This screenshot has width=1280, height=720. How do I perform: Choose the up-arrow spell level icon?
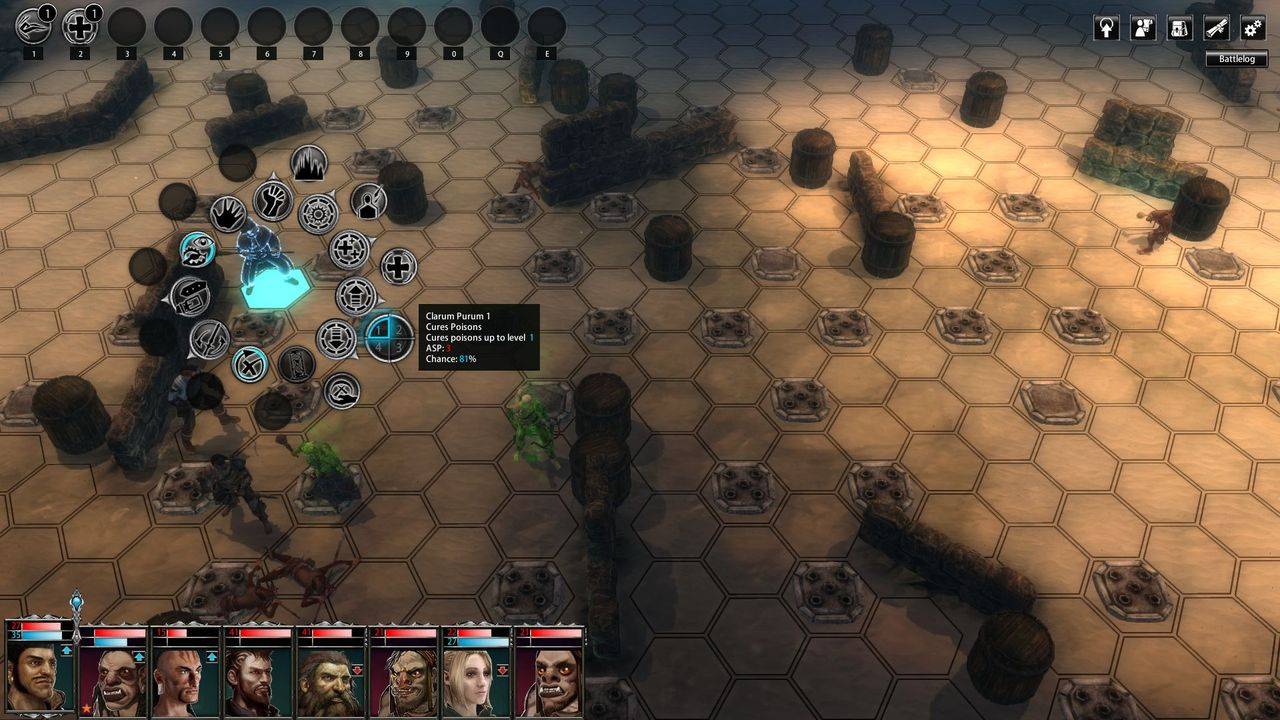click(357, 297)
